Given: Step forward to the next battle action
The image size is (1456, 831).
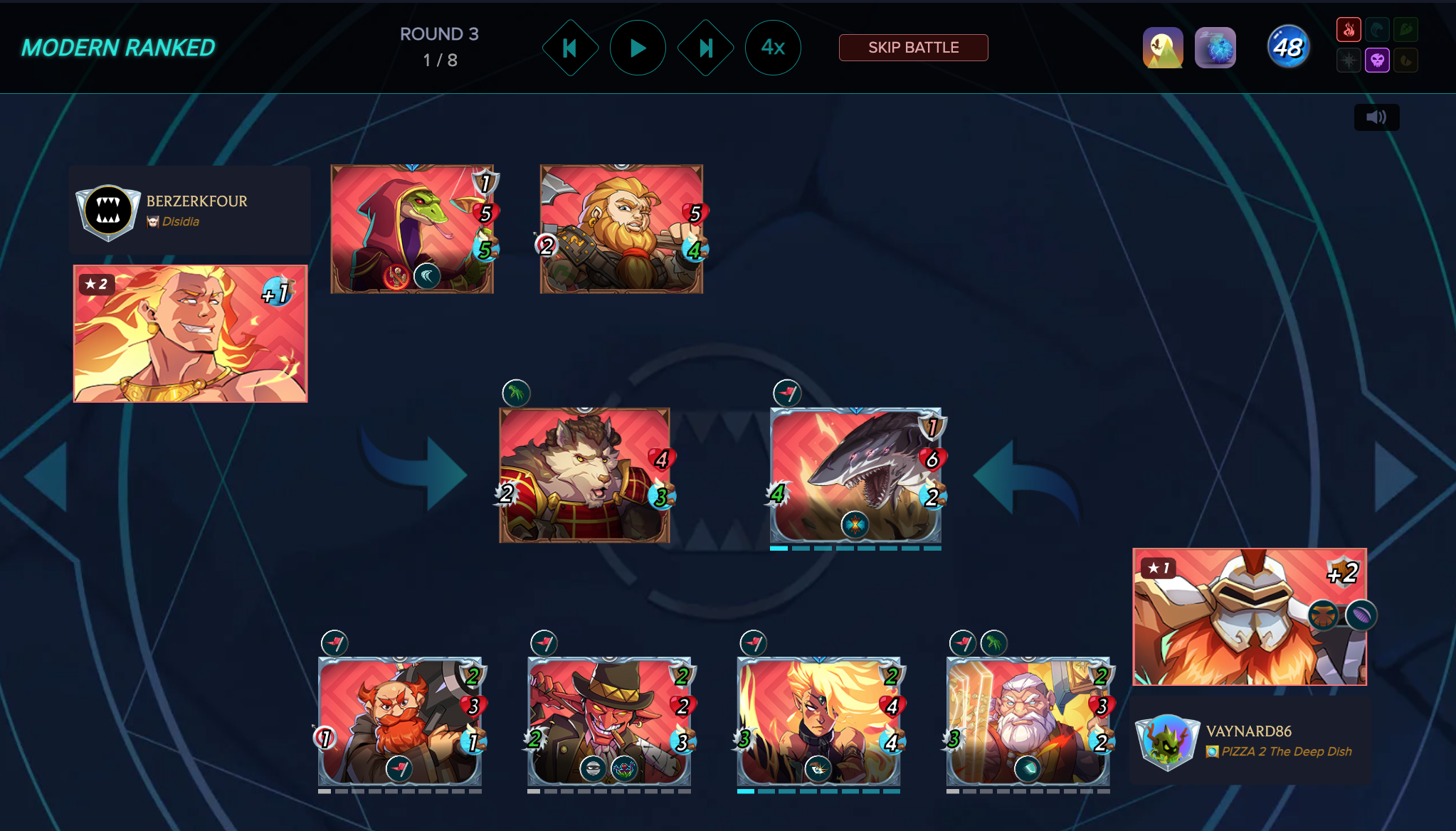Looking at the screenshot, I should [x=705, y=48].
